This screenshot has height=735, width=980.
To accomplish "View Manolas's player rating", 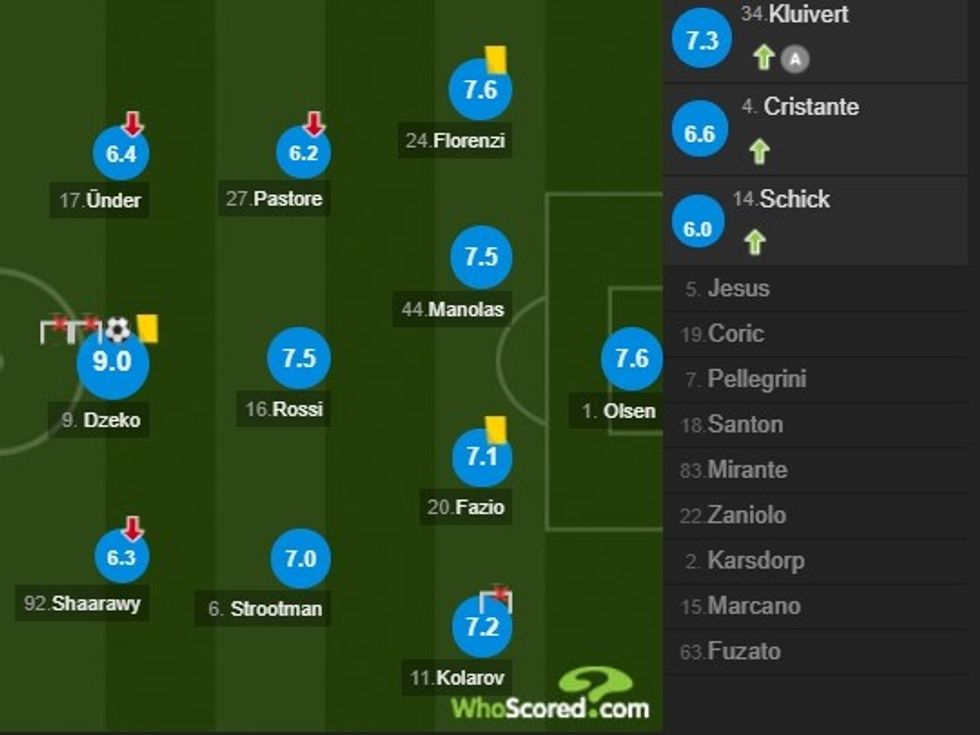I will (x=481, y=257).
